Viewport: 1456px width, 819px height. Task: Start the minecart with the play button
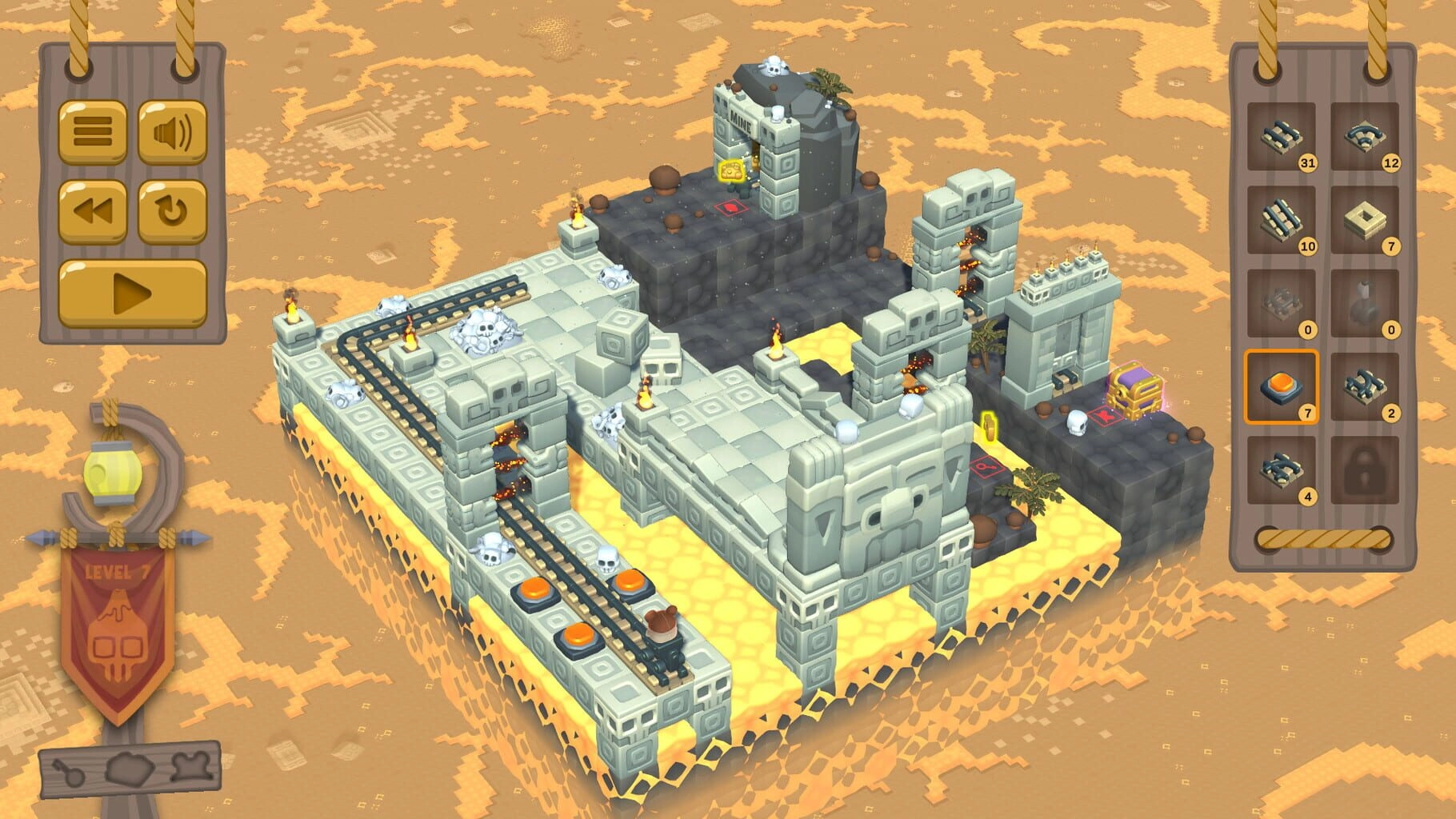[x=133, y=294]
